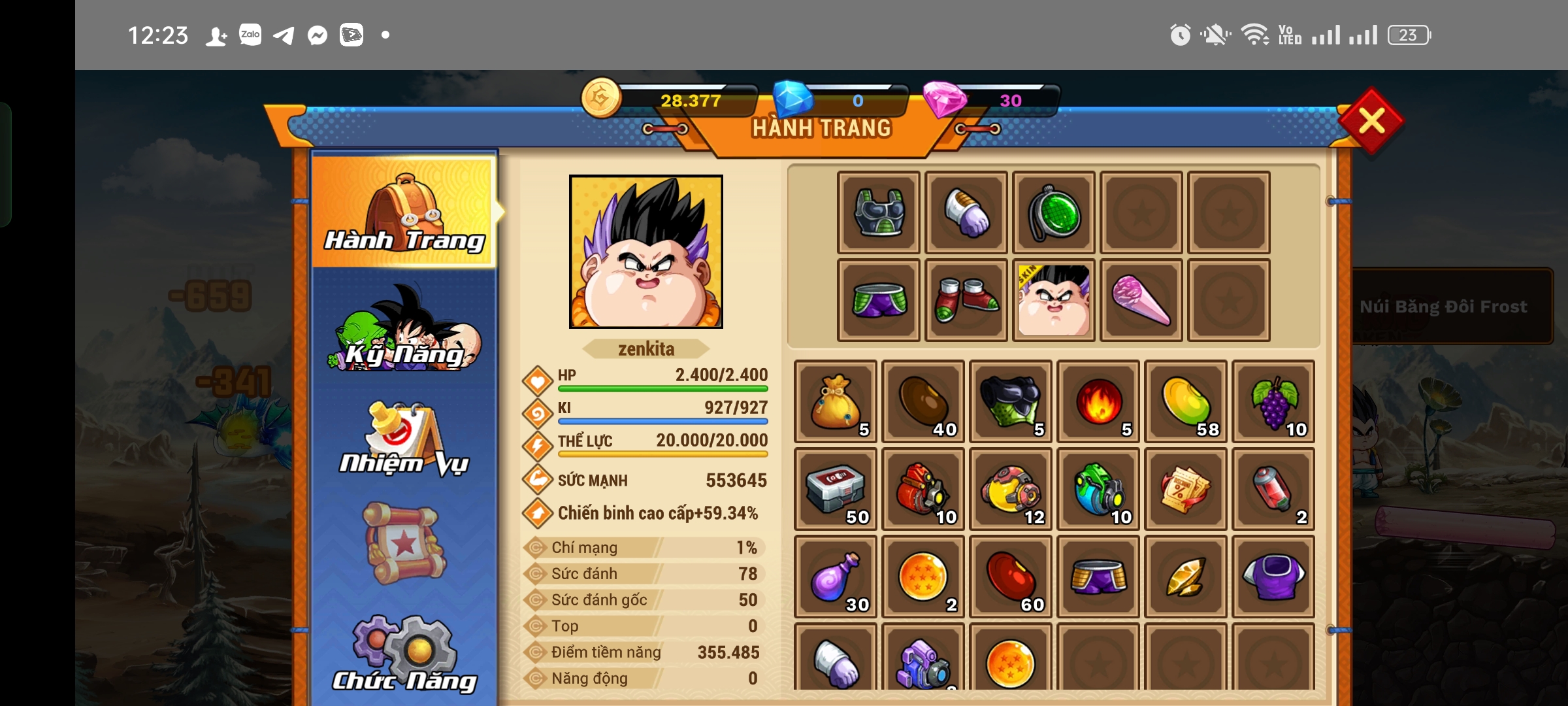This screenshot has width=1568, height=706.
Task: Select the fire orb inventory item
Action: point(1098,401)
